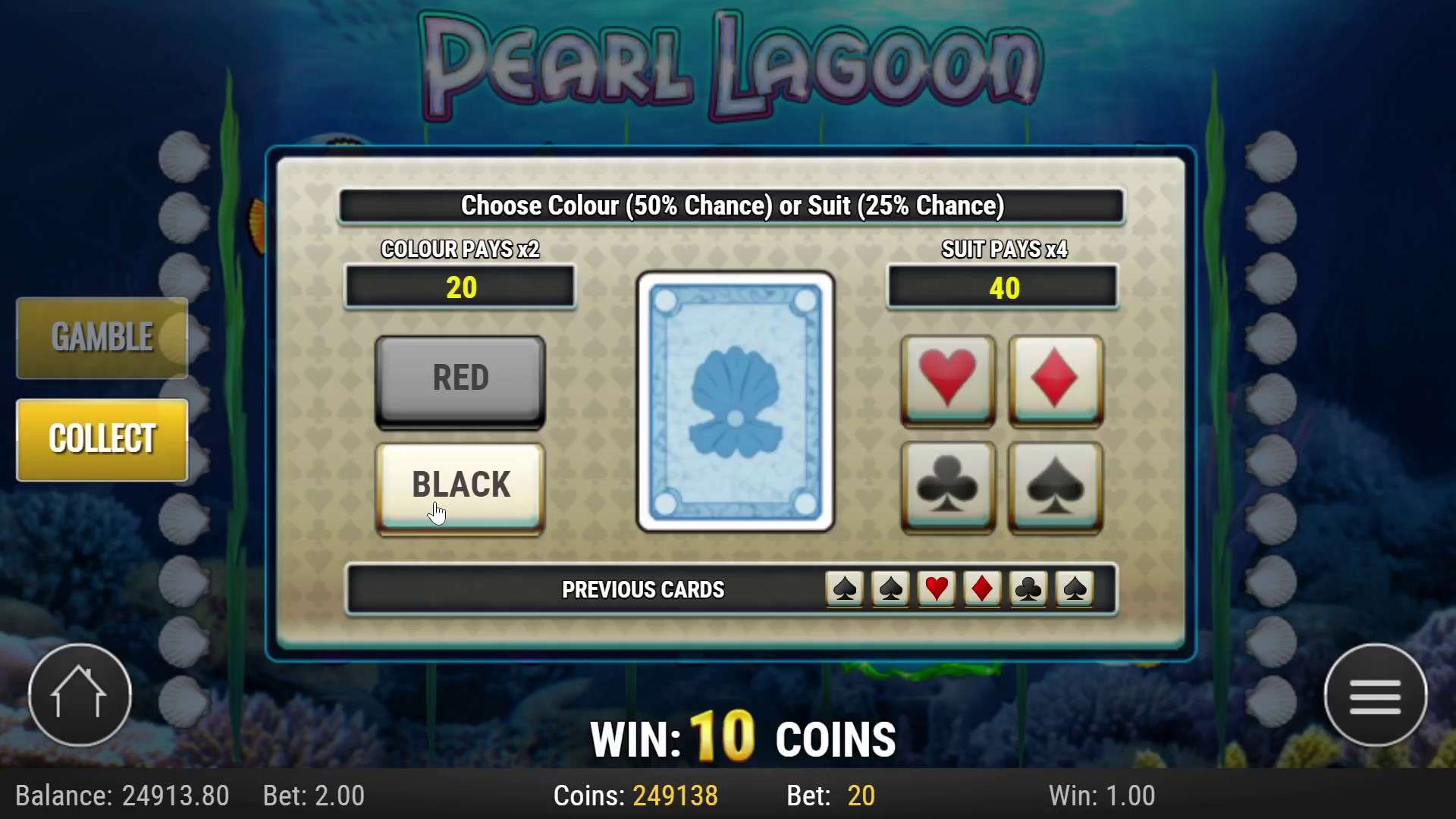Select the diamonds suit icon

(x=1055, y=379)
